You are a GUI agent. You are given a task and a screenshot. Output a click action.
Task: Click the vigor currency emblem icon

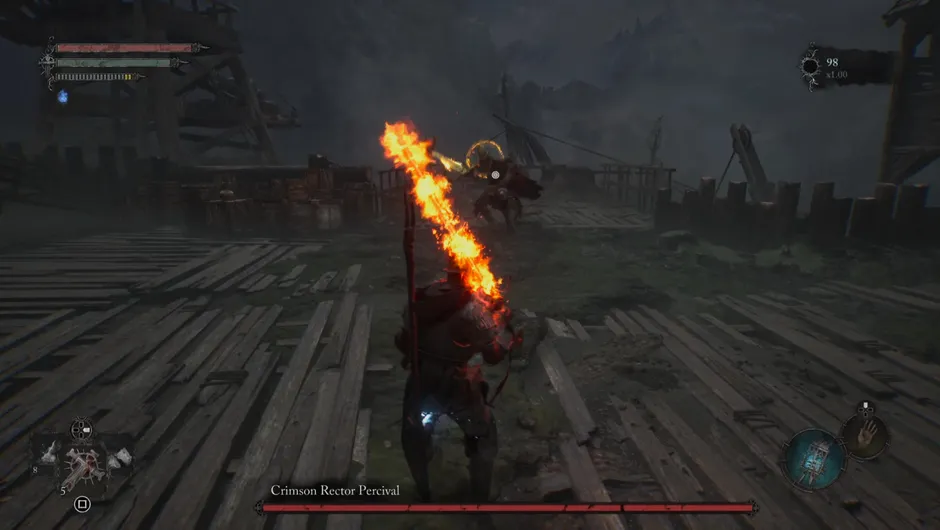pos(810,67)
